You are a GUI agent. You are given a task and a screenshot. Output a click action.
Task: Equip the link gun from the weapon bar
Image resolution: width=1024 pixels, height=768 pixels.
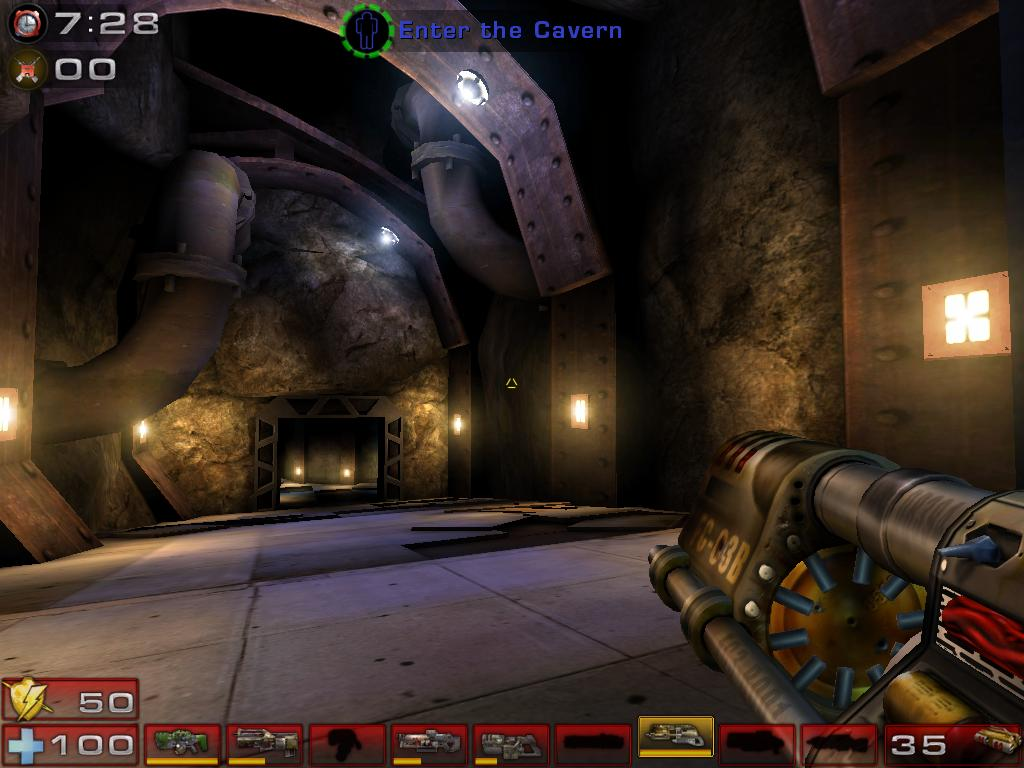click(x=511, y=743)
